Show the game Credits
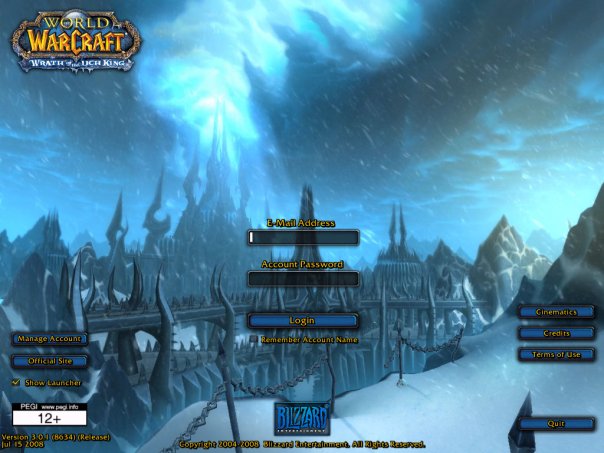The image size is (604, 453). coord(556,333)
